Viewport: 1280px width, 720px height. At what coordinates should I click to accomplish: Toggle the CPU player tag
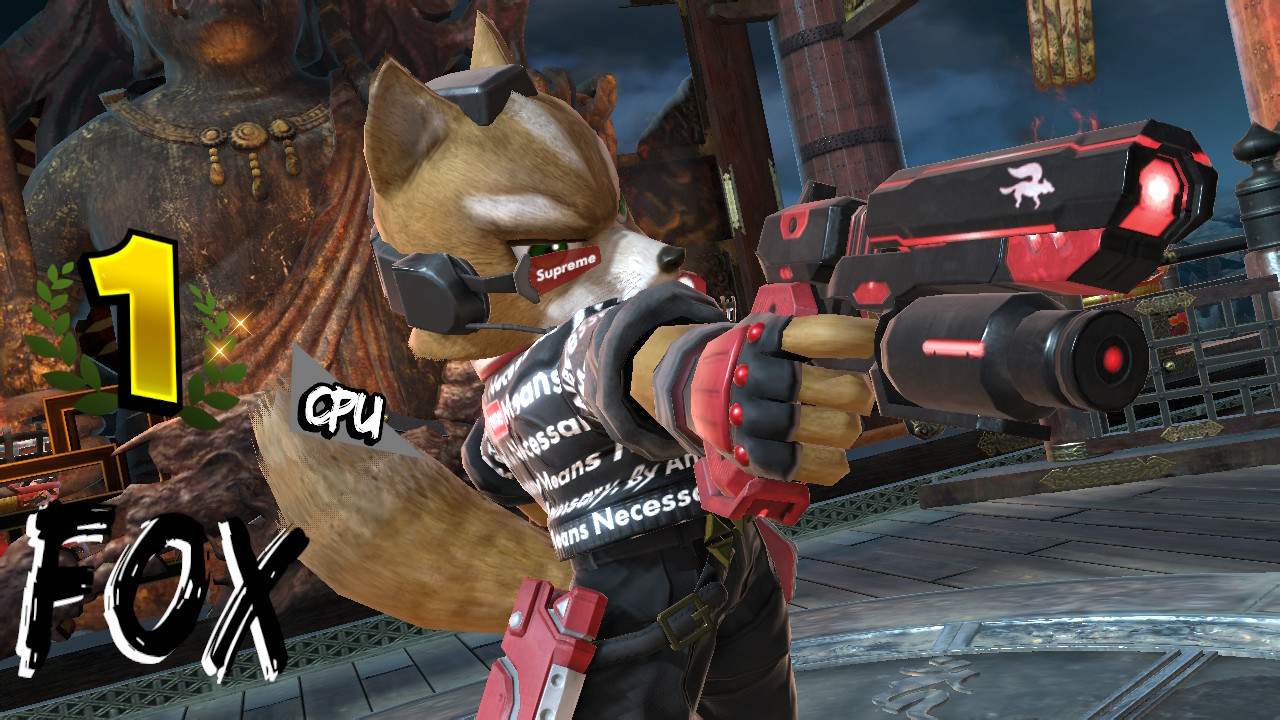pyautogui.click(x=343, y=408)
